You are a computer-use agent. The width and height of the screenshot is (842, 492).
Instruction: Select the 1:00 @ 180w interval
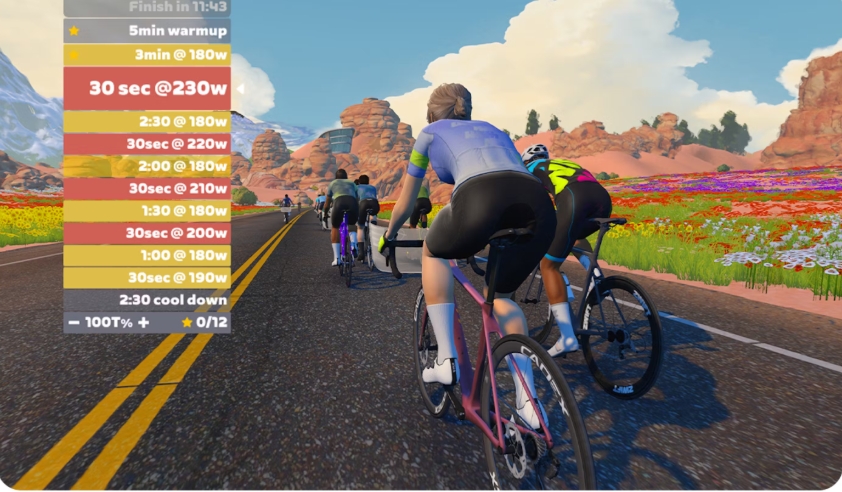[147, 255]
